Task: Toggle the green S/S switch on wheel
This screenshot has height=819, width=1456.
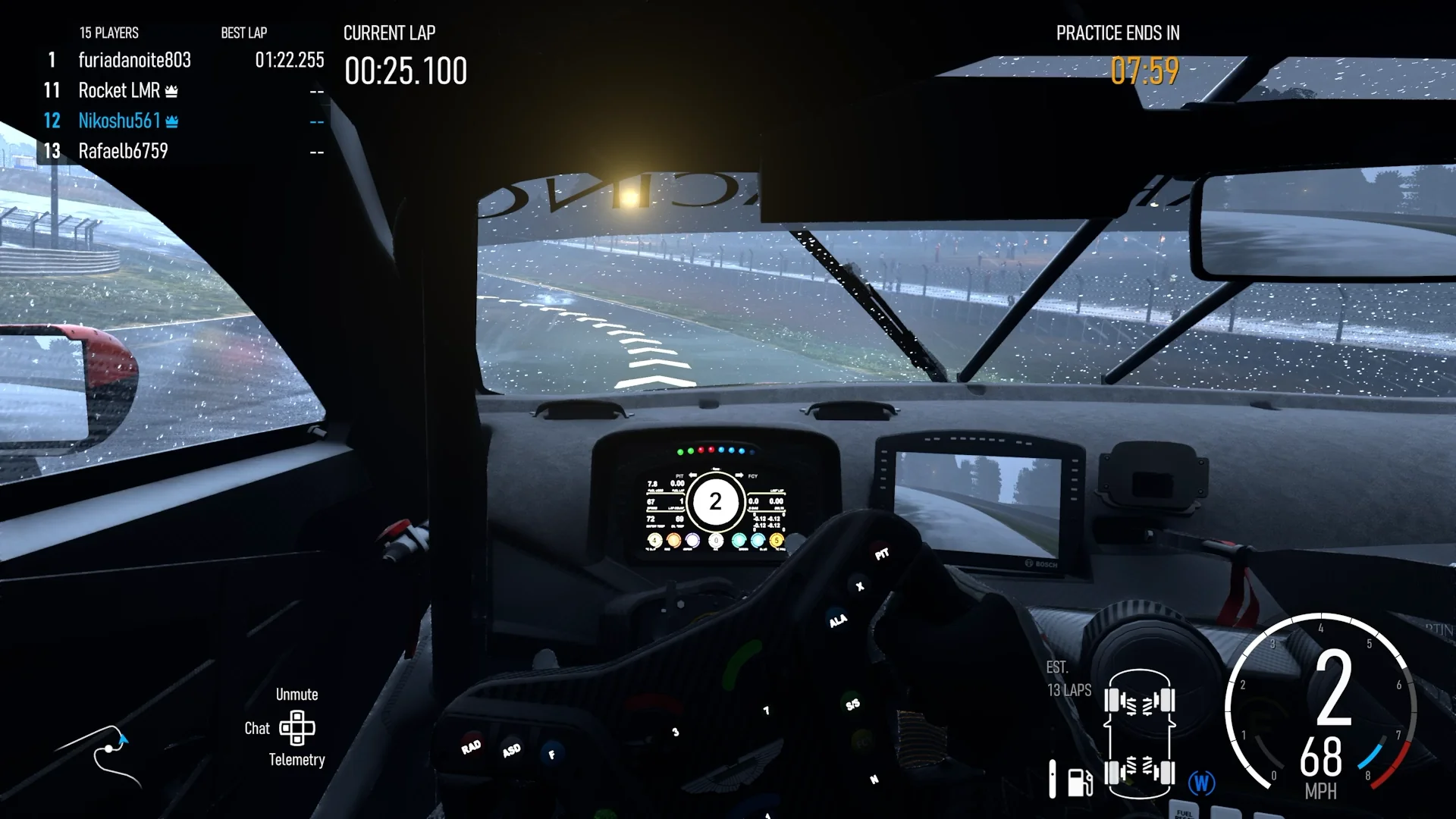Action: coord(852,704)
